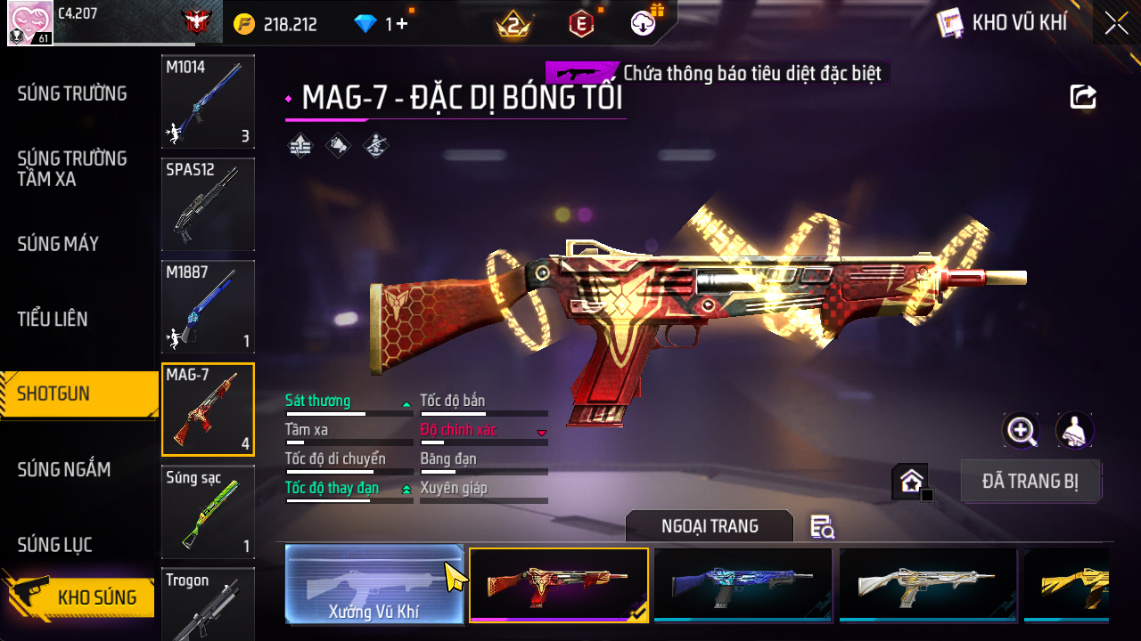Image resolution: width=1141 pixels, height=641 pixels.
Task: Select the M1014 shotgun thumbnail
Action: (x=208, y=102)
